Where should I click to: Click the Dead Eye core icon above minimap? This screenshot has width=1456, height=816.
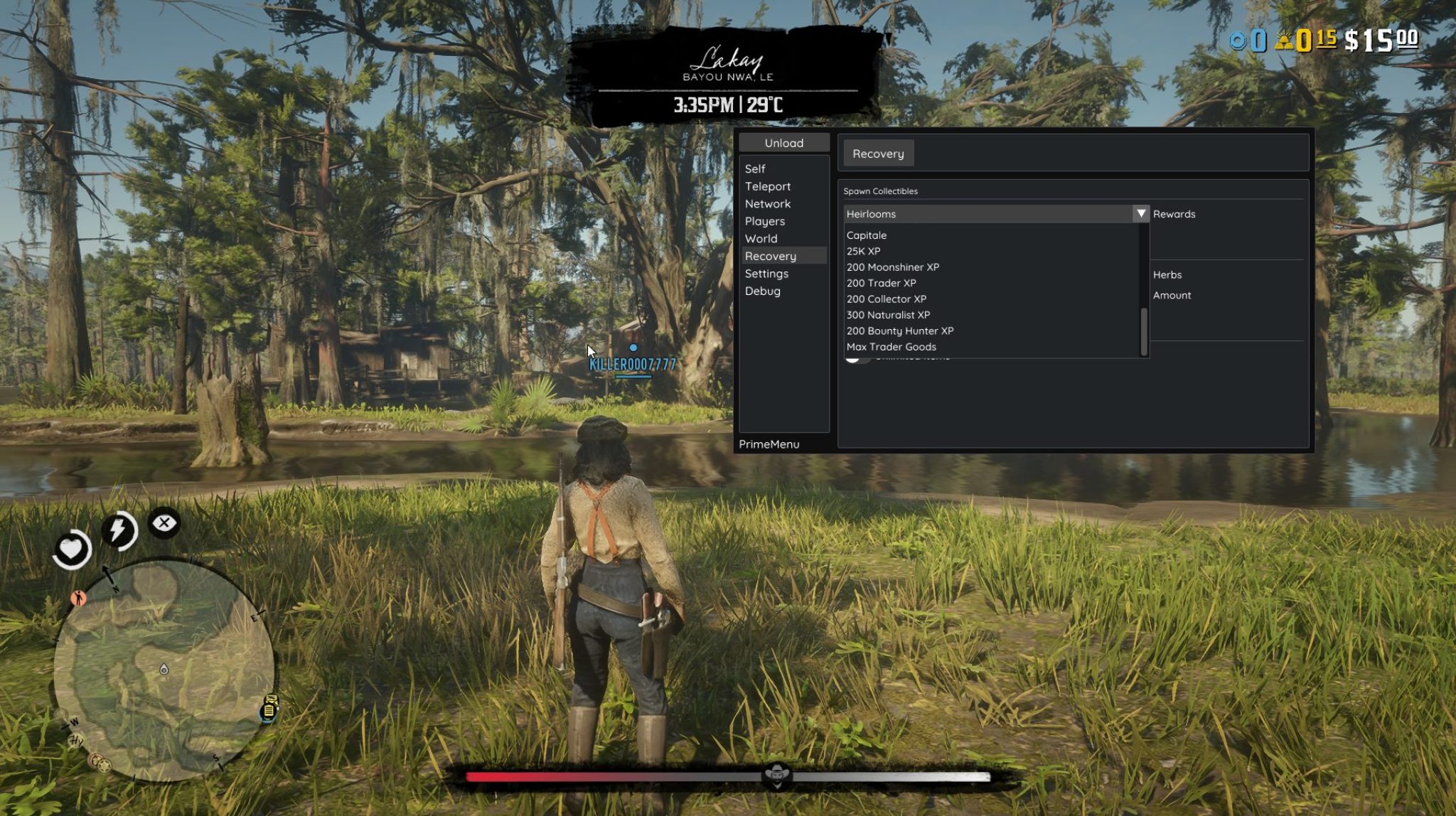pyautogui.click(x=163, y=524)
